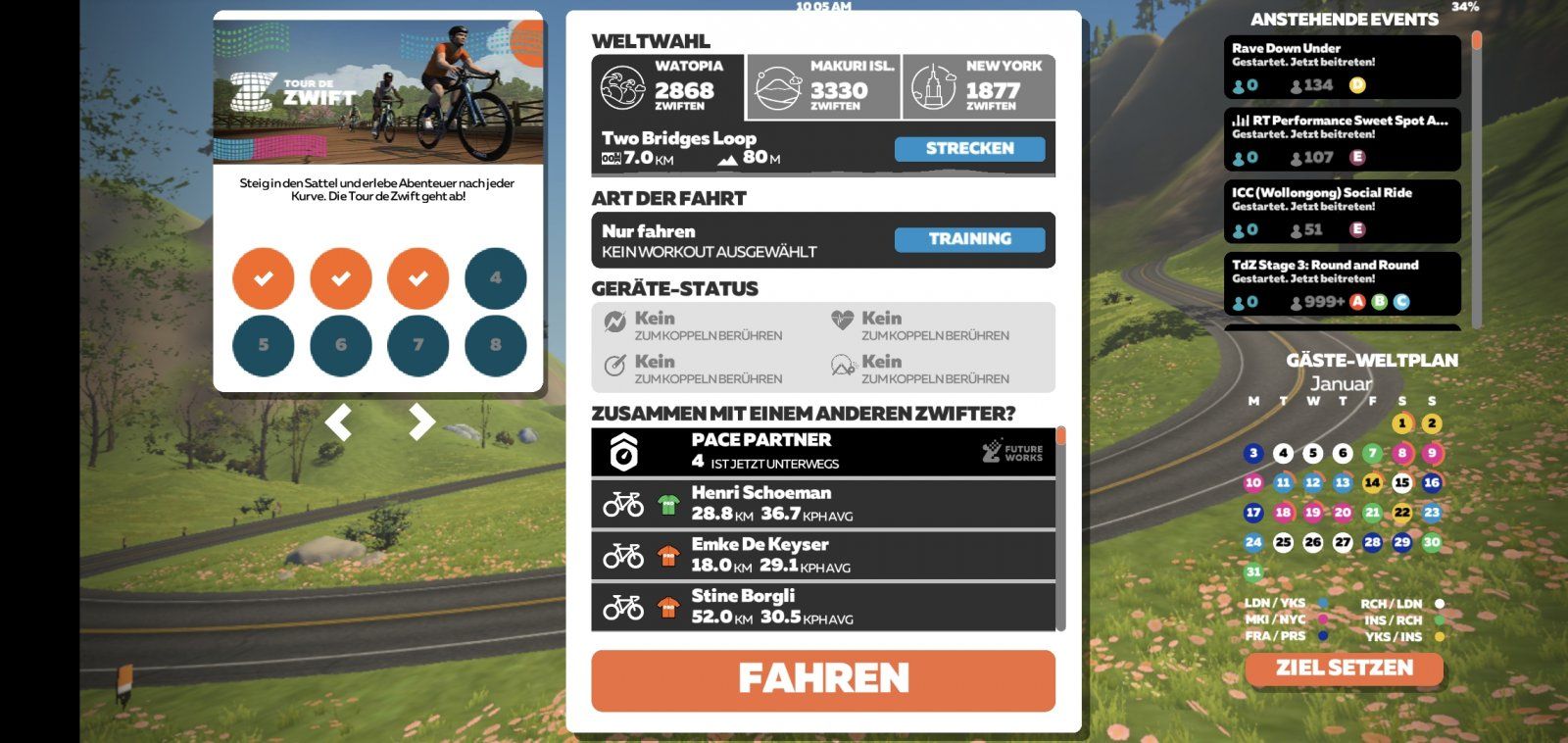Viewport: 1568px width, 743px height.
Task: Select the ICC (Wollongong) Social Ride
Action: (x=1342, y=212)
